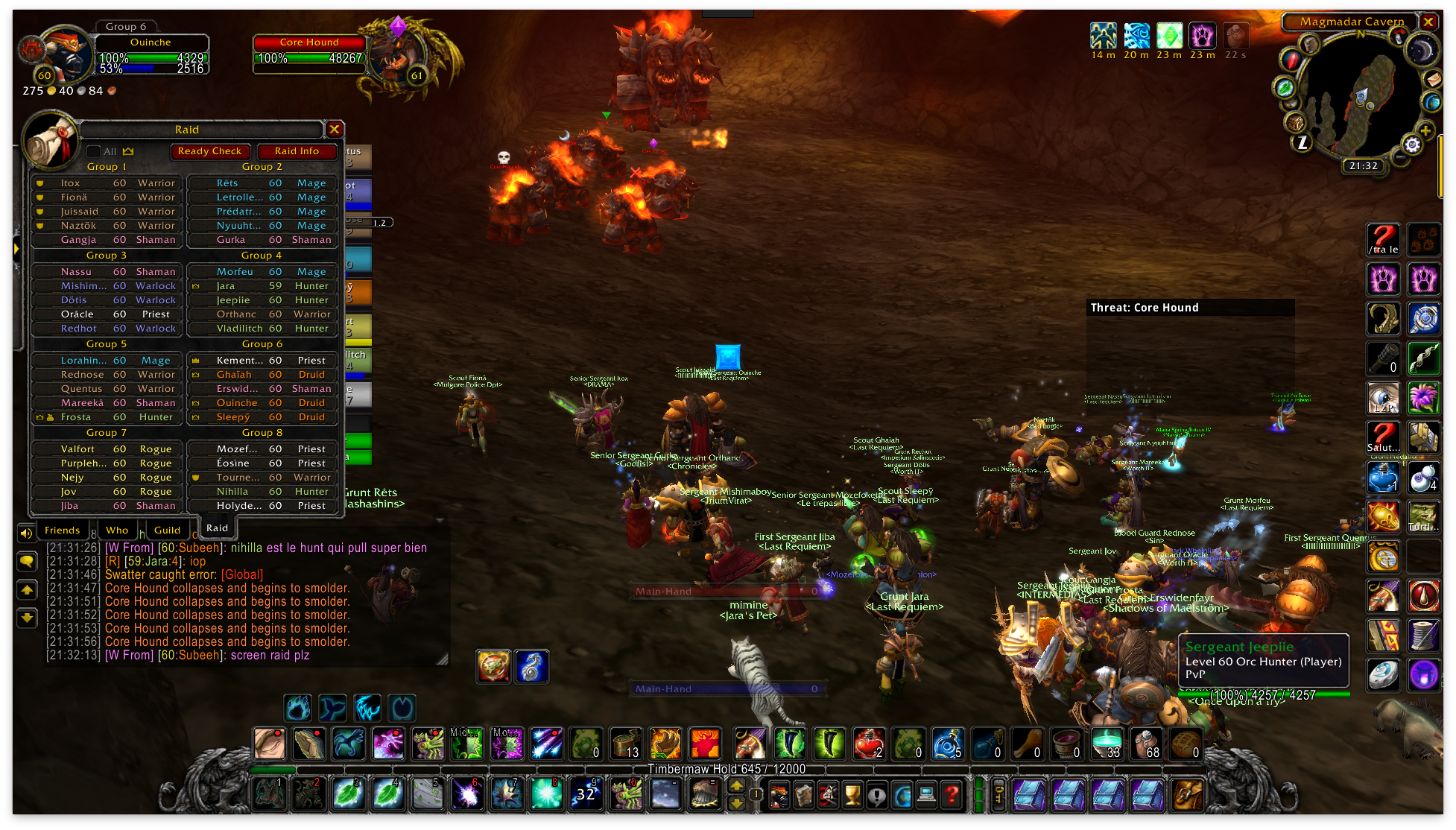Toggle the All checkbox in raid panel
1456x830 pixels.
pos(94,151)
